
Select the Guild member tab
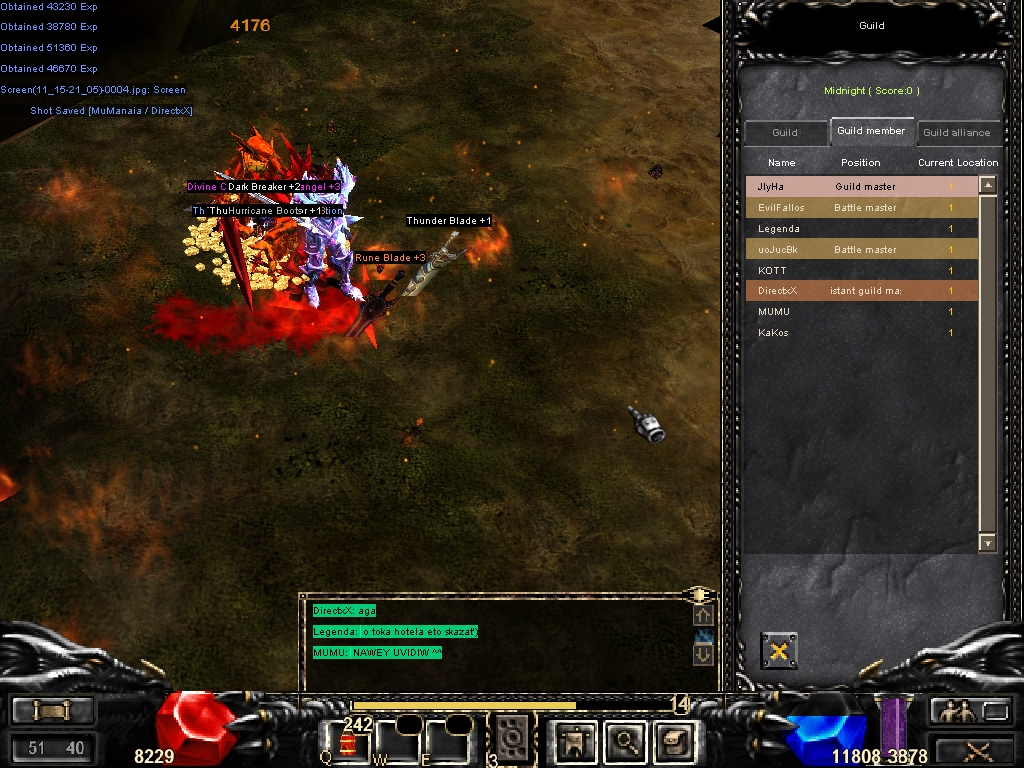click(x=871, y=131)
